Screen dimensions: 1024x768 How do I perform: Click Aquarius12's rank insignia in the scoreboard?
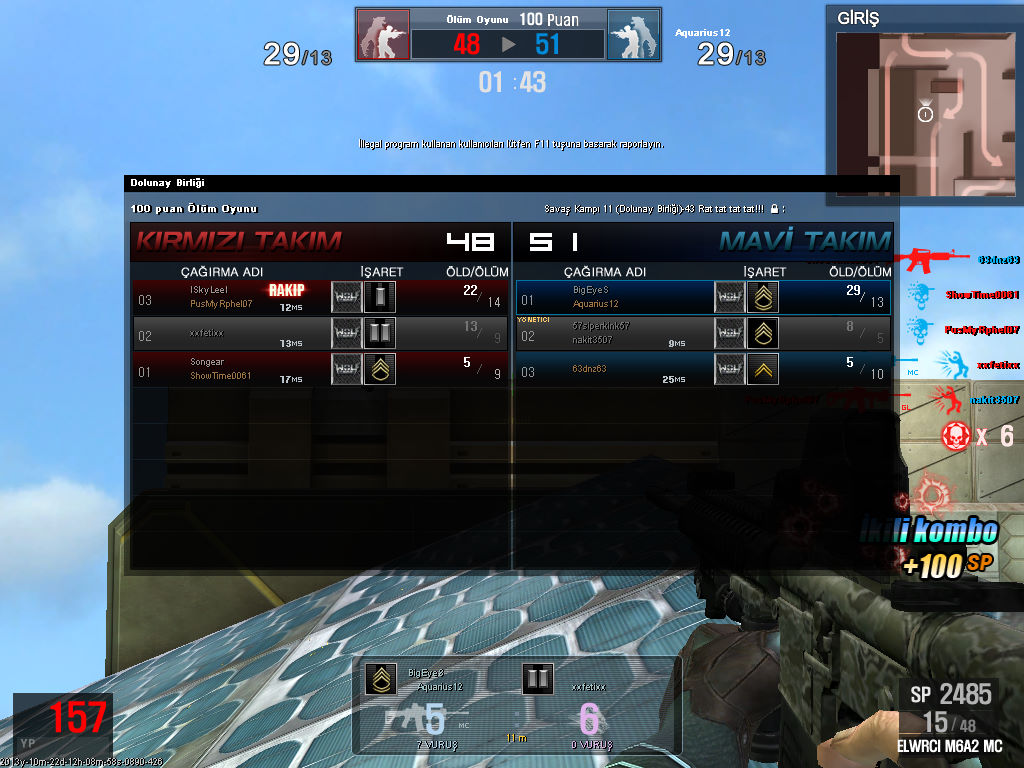pos(763,297)
